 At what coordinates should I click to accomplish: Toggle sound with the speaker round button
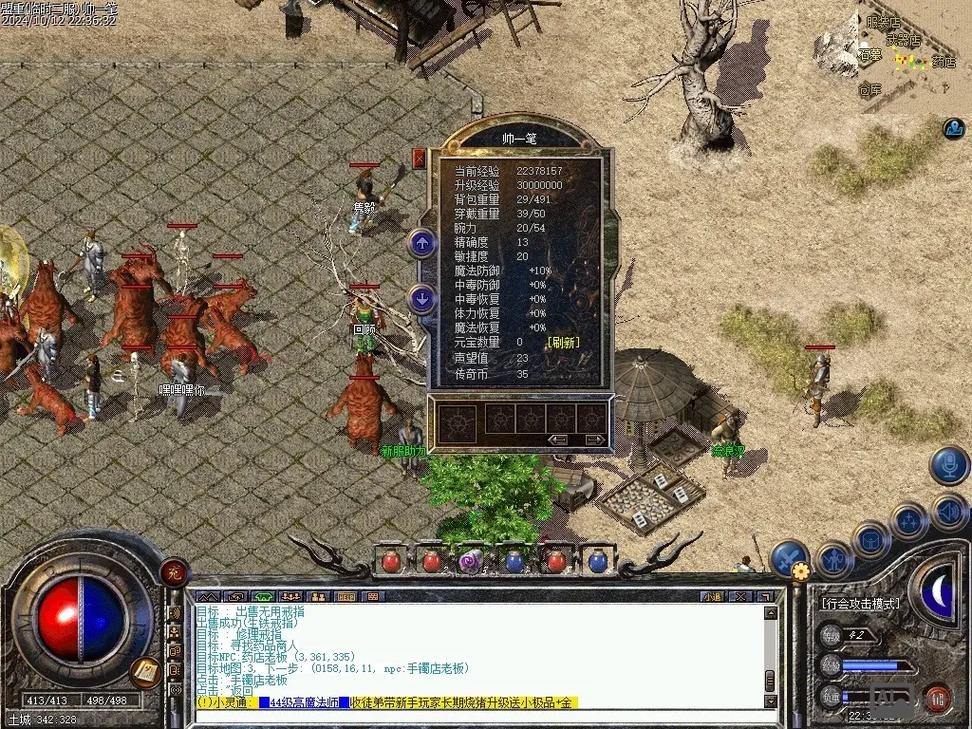click(x=949, y=512)
